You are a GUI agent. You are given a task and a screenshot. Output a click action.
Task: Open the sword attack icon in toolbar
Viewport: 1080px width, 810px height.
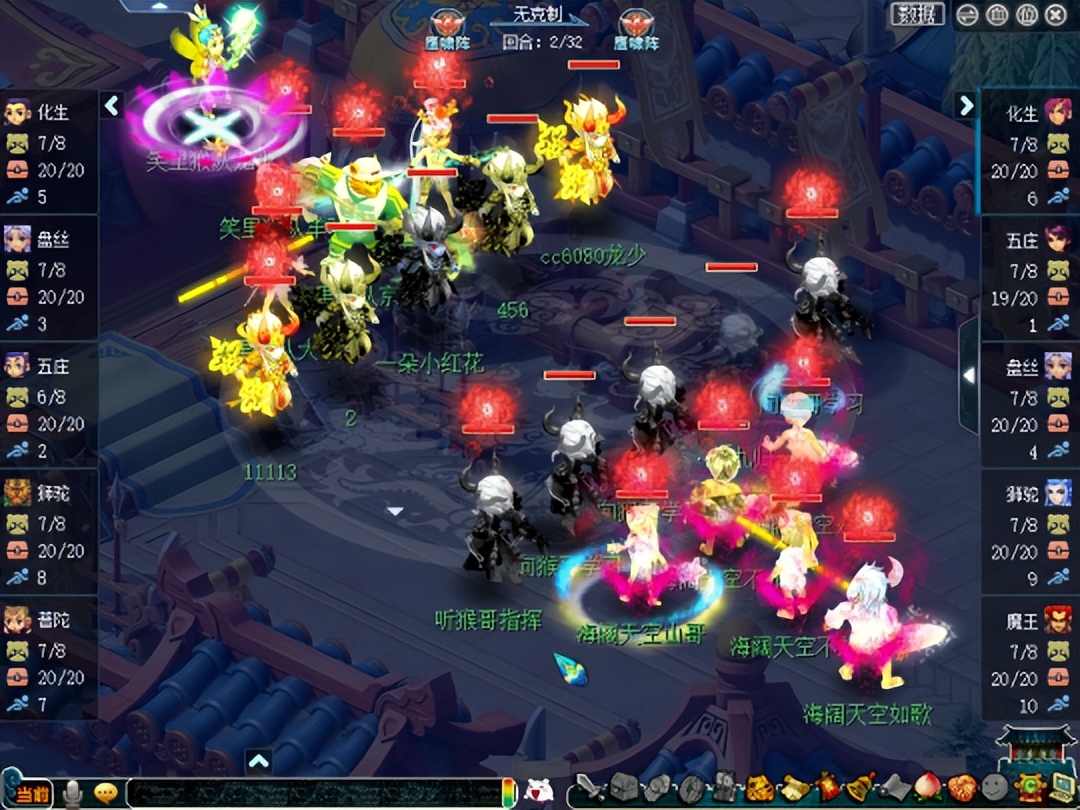click(590, 789)
